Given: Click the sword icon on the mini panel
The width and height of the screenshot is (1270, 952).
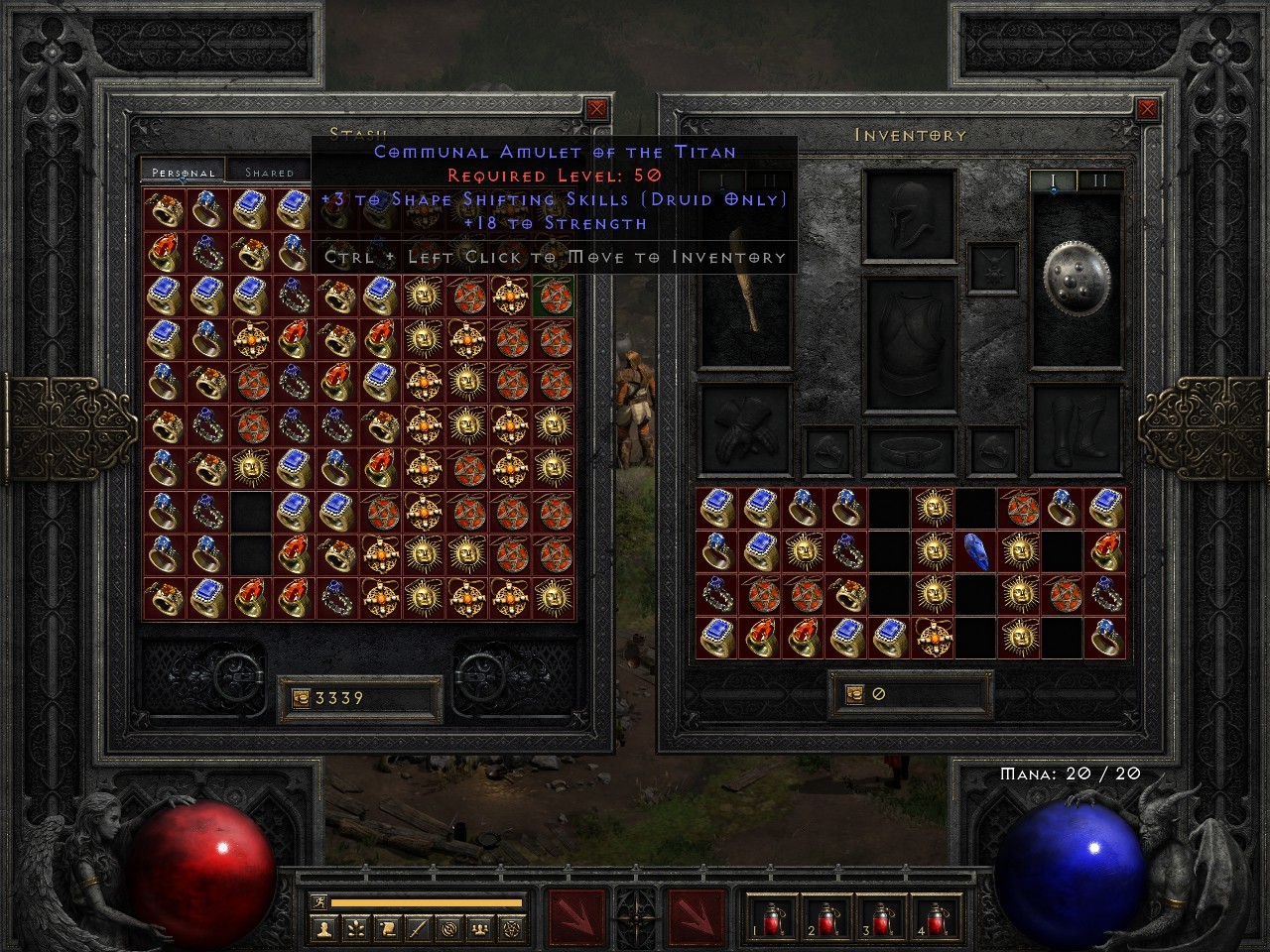Looking at the screenshot, I should click(417, 929).
